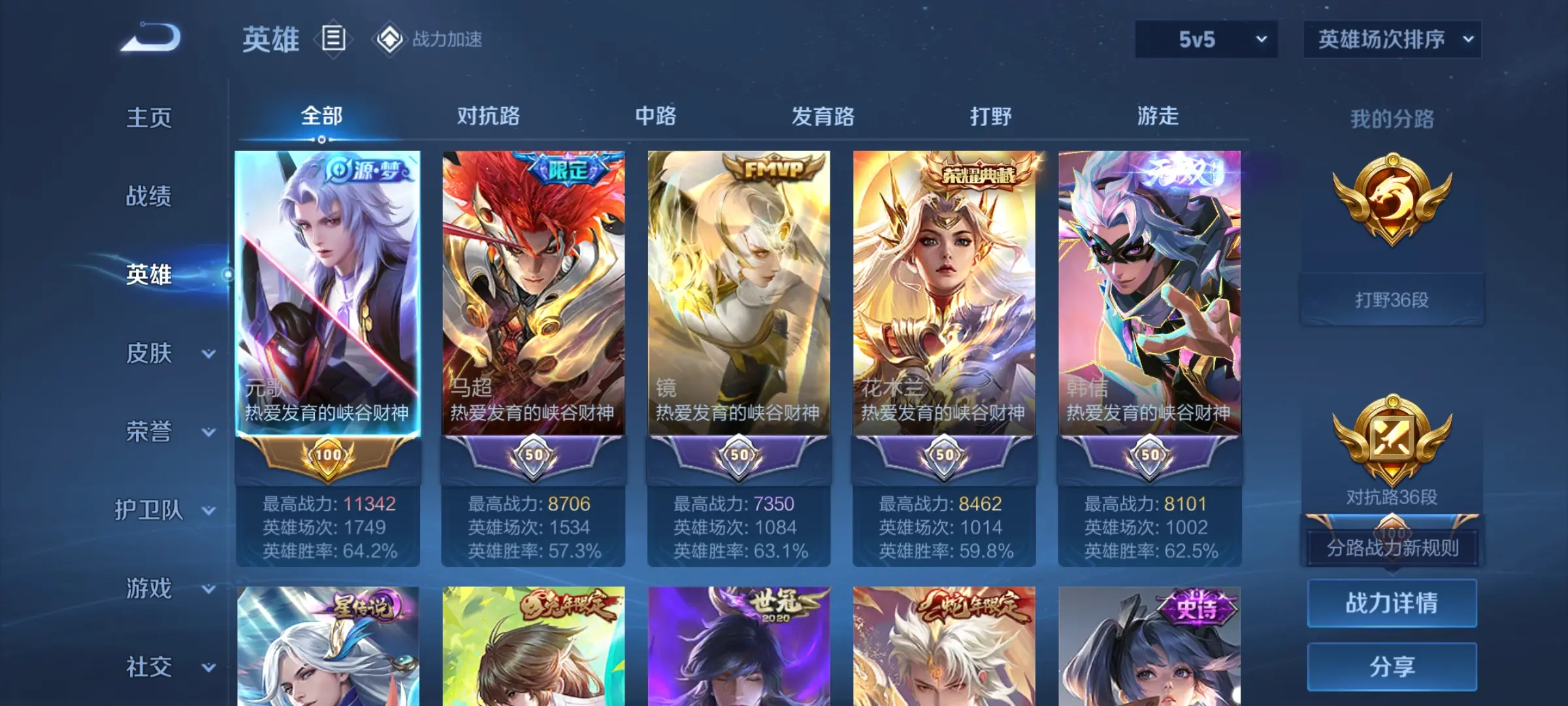Select the 马超 hero card
The image size is (1568, 706).
pos(533,294)
